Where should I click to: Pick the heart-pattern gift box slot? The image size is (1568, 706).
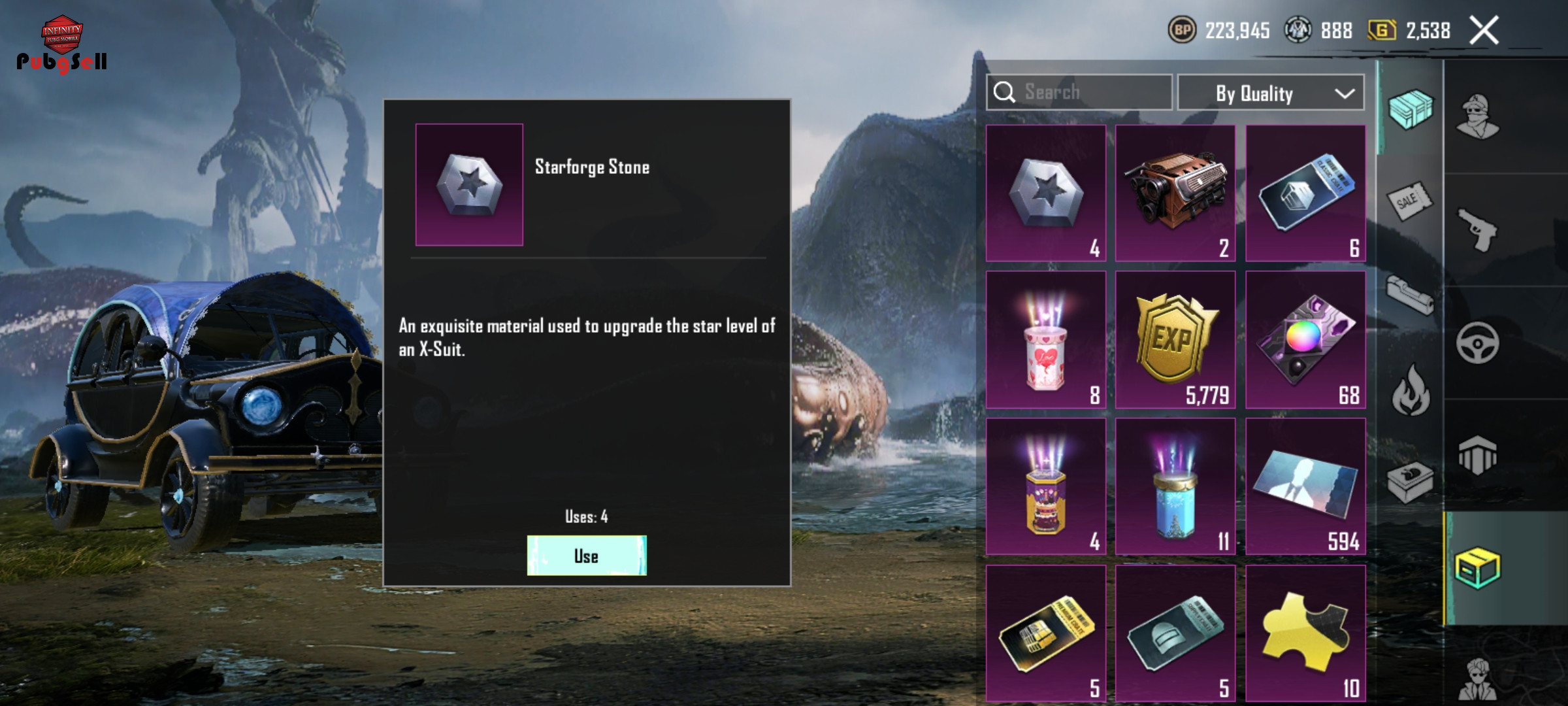[x=1045, y=340]
